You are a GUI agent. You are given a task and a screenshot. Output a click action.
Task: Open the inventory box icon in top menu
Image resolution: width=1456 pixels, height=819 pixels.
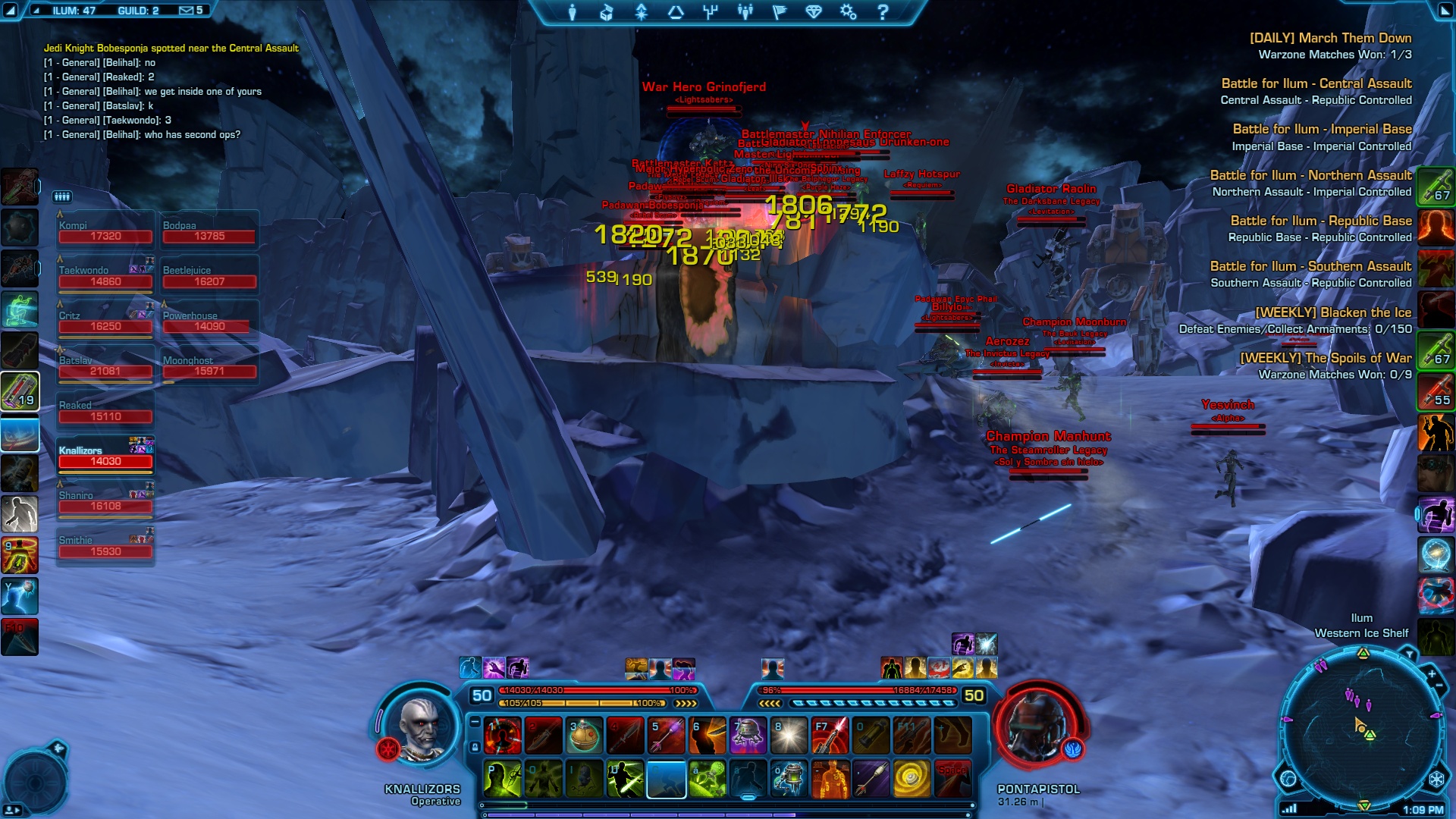coord(607,12)
